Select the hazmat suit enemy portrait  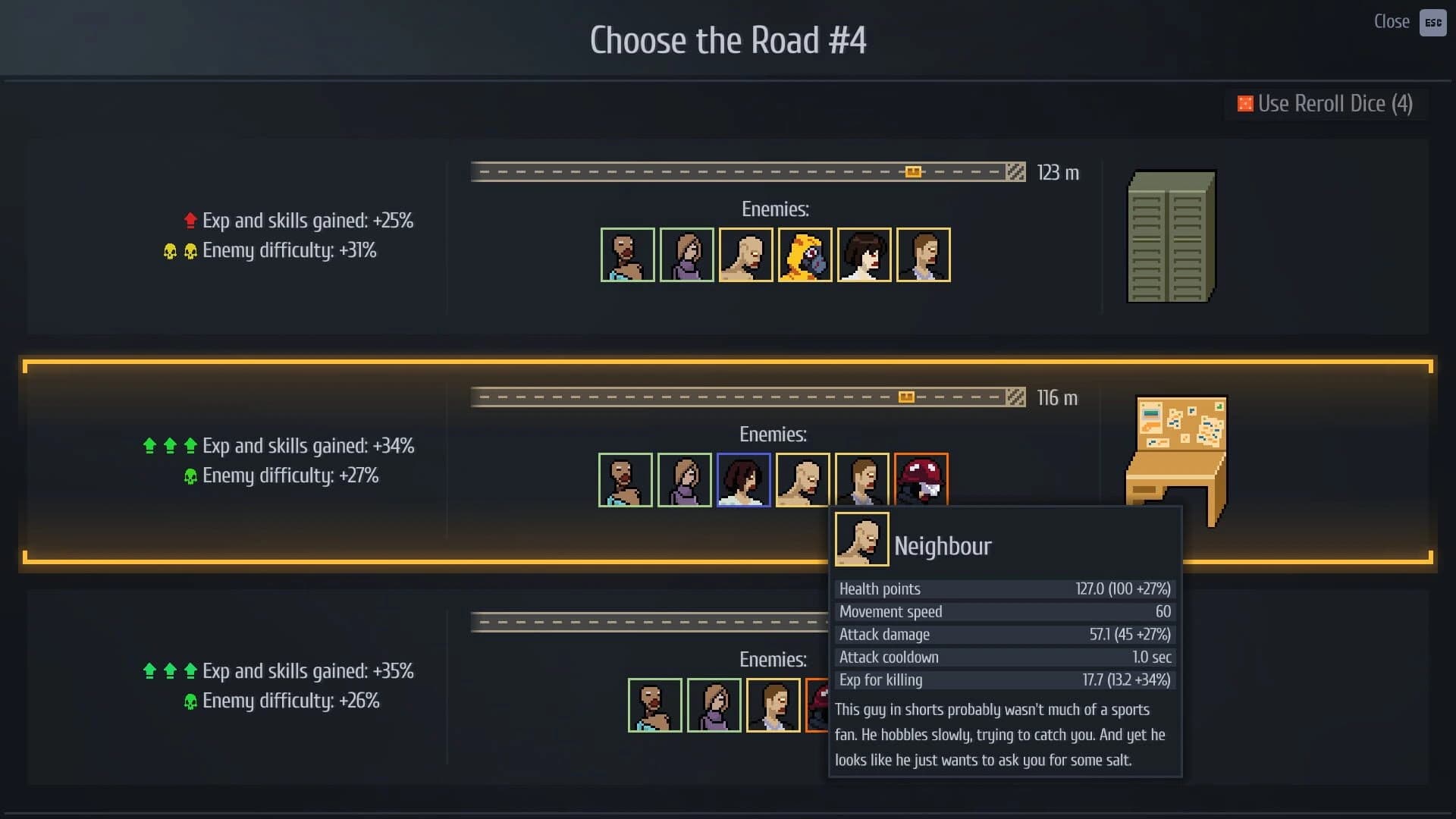[x=805, y=255]
